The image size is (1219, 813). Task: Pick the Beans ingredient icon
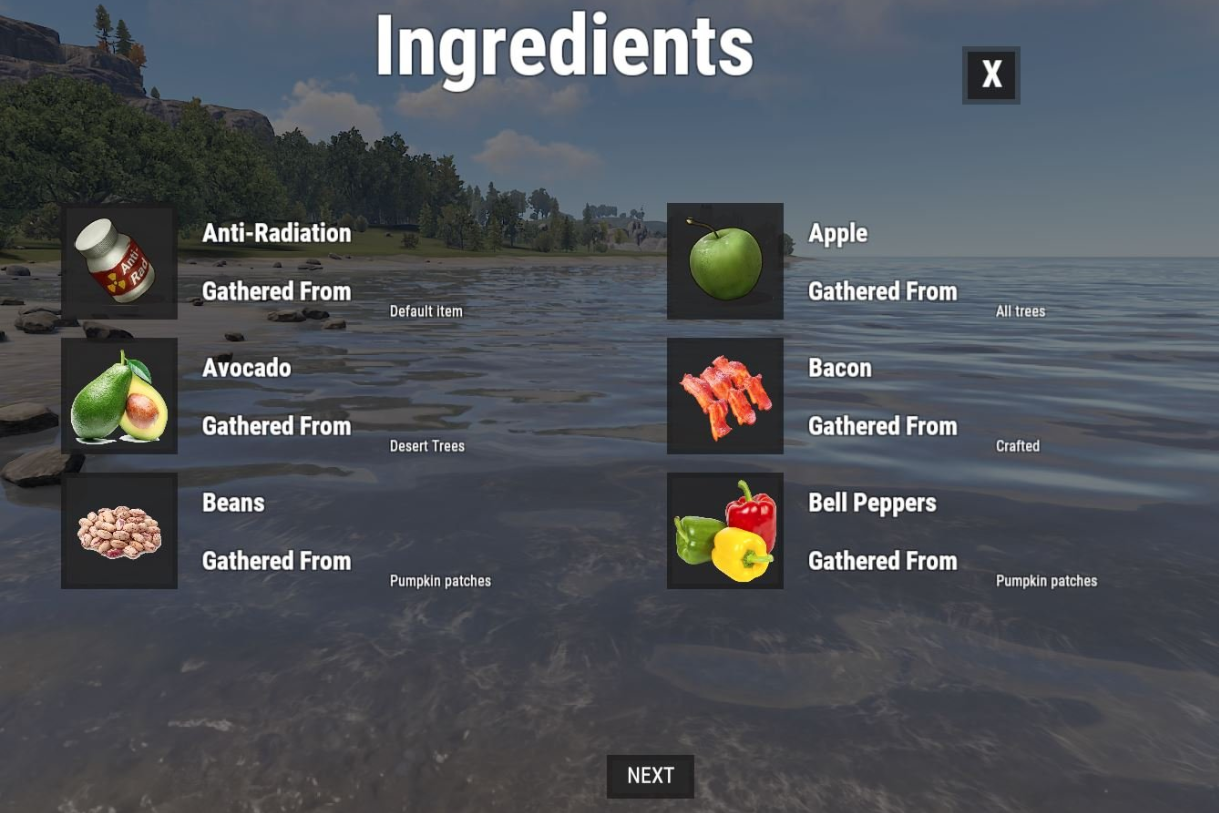pos(119,531)
